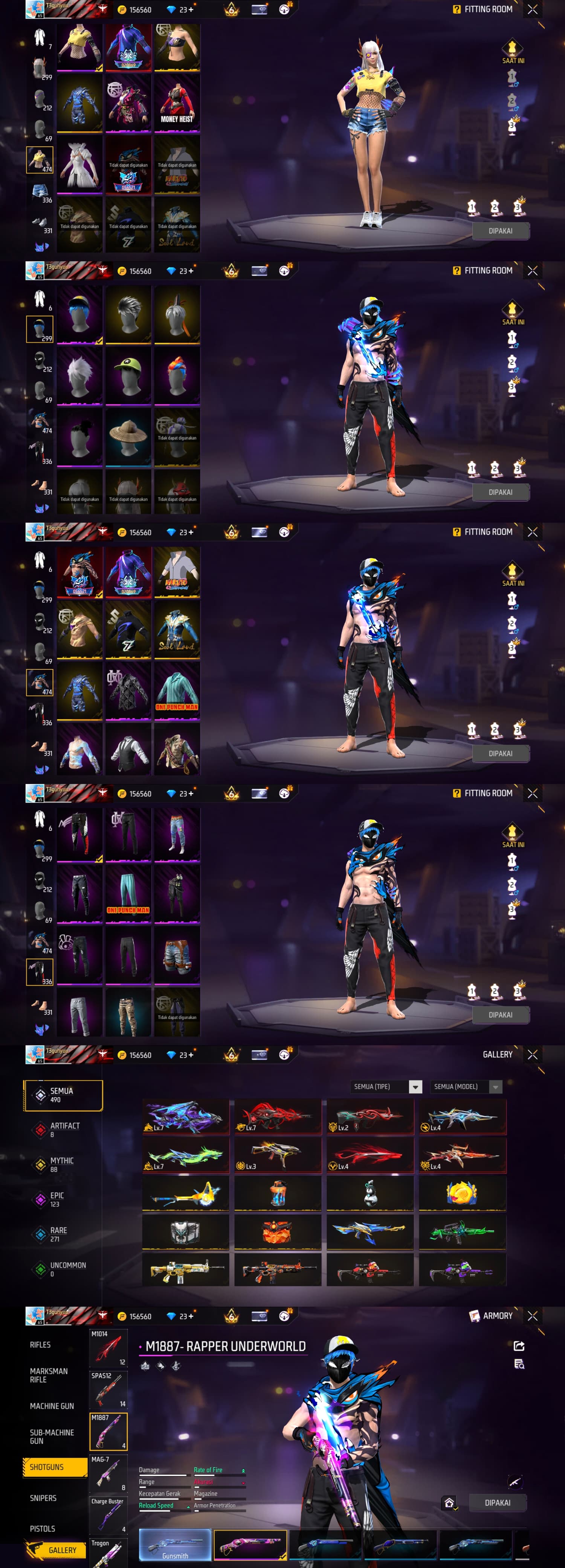Show the SNIPERS weapon list
Screen dimensions: 565x1568
tap(43, 1498)
